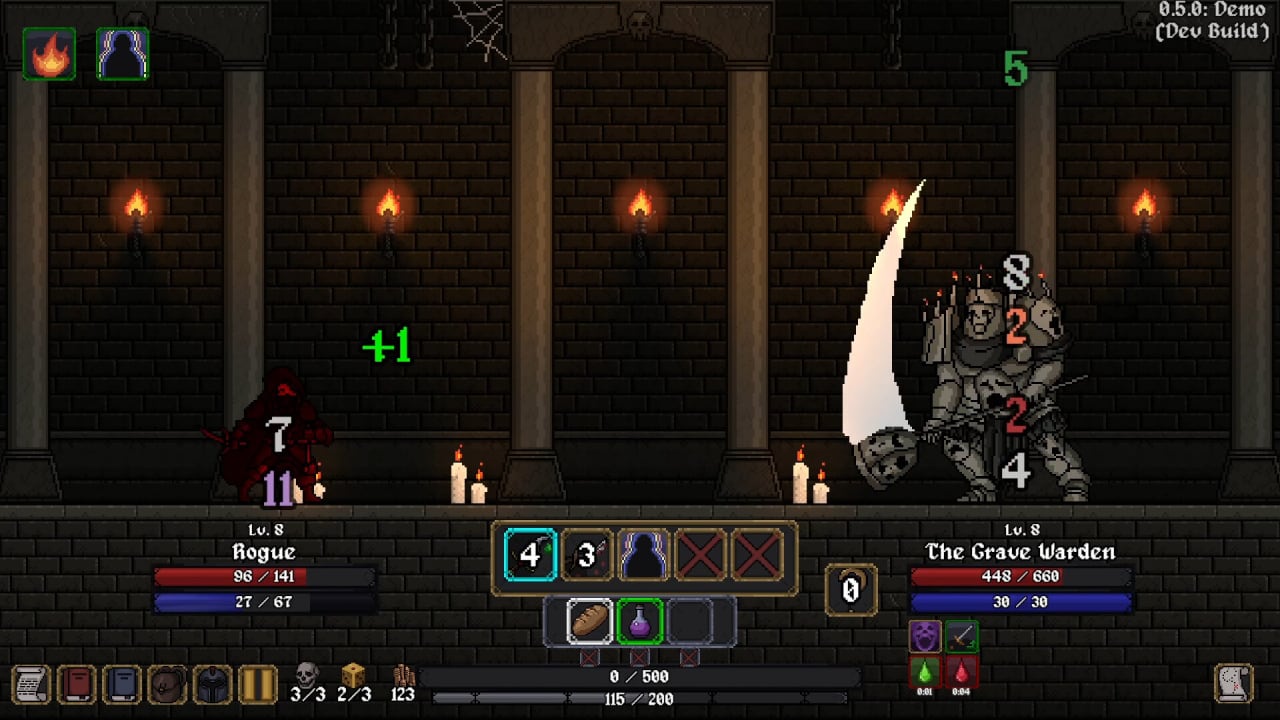Click the yellow pause button
Viewport: 1280px width, 720px height.
point(257,684)
